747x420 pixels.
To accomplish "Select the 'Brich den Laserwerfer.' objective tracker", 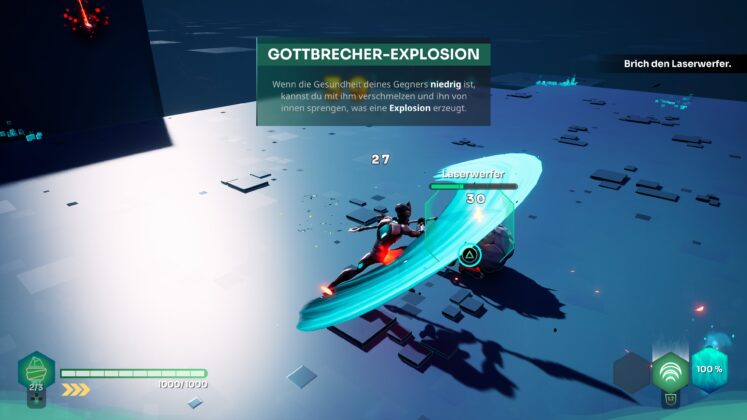I will (678, 64).
